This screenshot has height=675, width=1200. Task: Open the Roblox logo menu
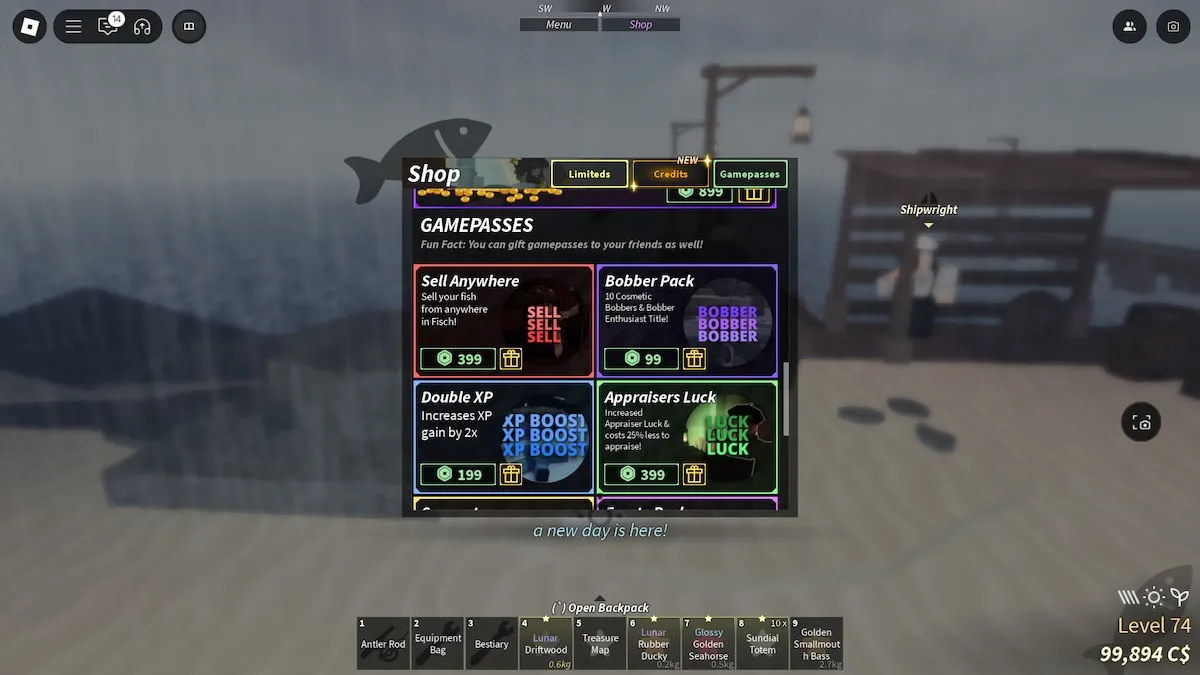click(x=30, y=27)
